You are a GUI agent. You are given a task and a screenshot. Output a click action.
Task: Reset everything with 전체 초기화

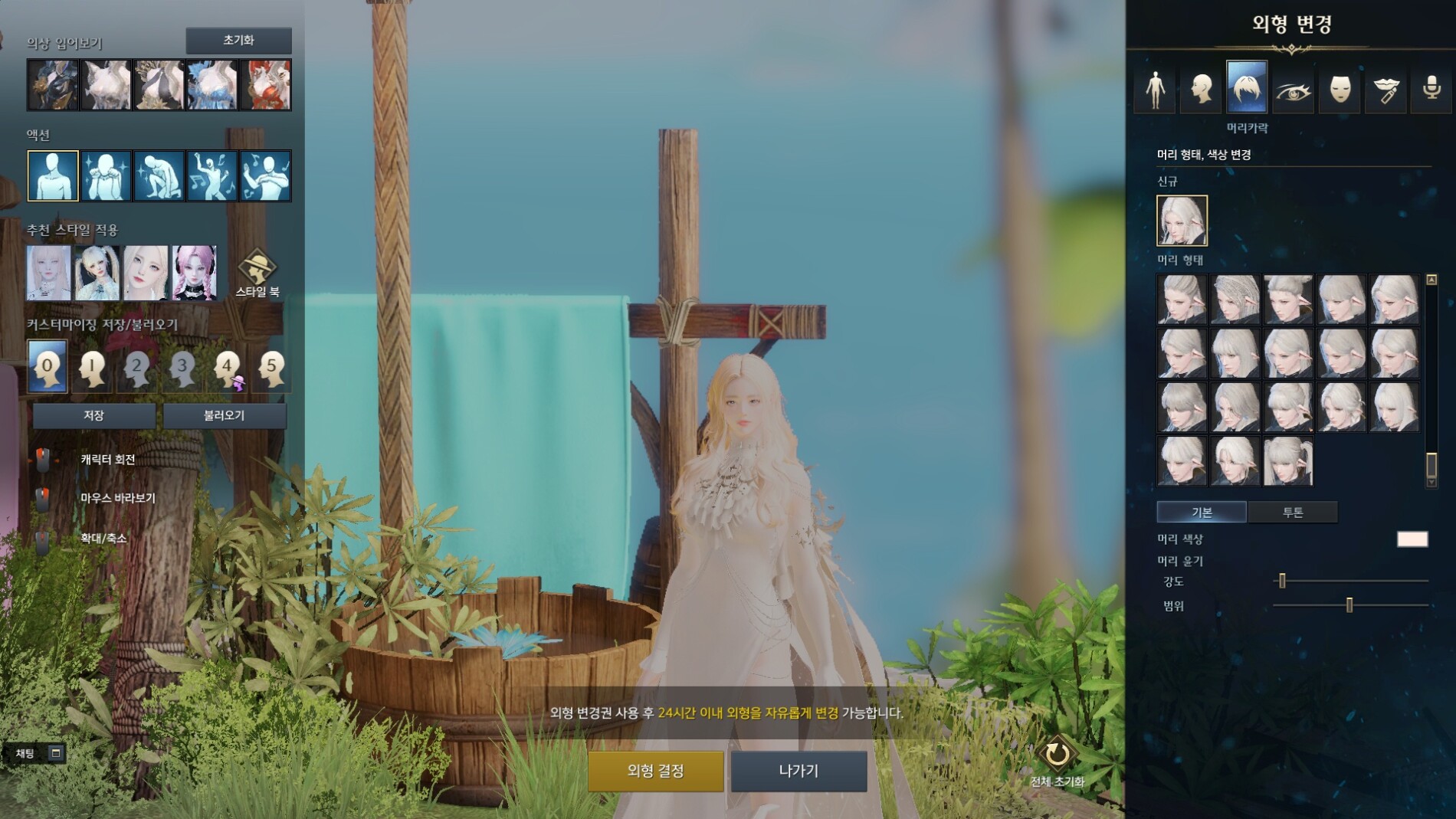pos(1057,761)
